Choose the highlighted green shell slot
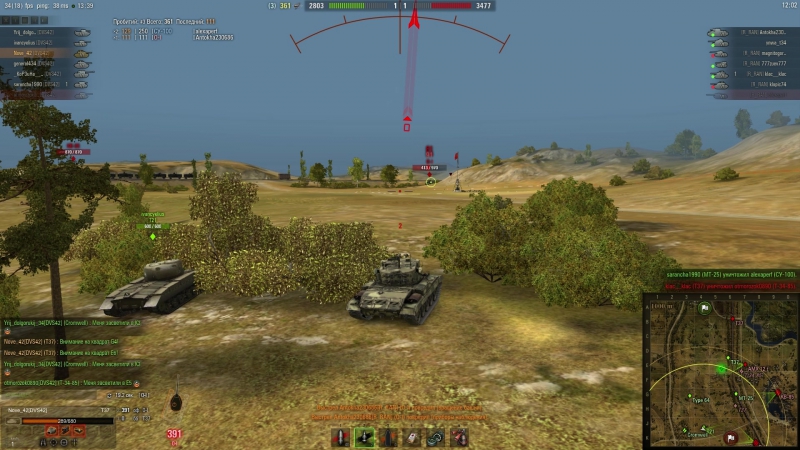 coord(363,438)
